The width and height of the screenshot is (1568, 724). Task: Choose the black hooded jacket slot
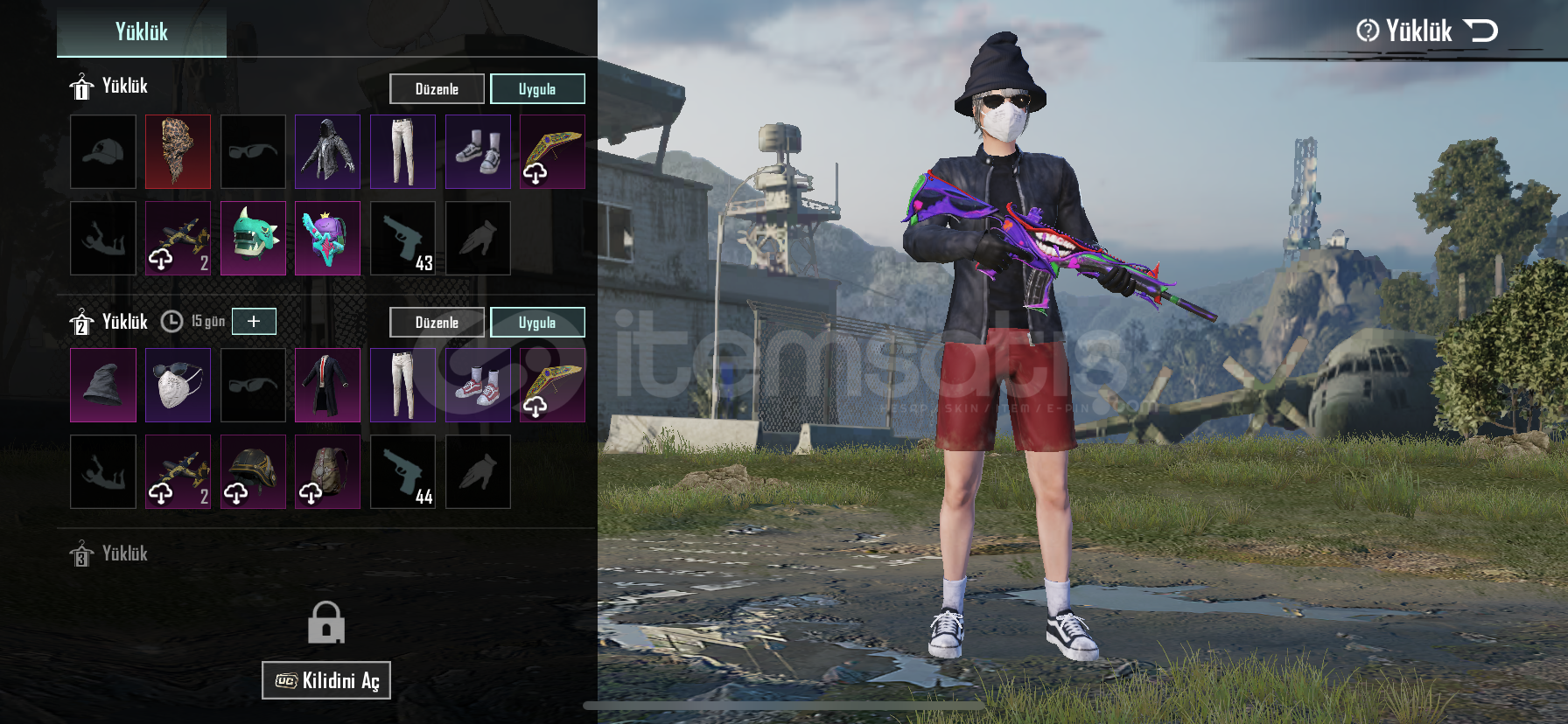(x=327, y=152)
